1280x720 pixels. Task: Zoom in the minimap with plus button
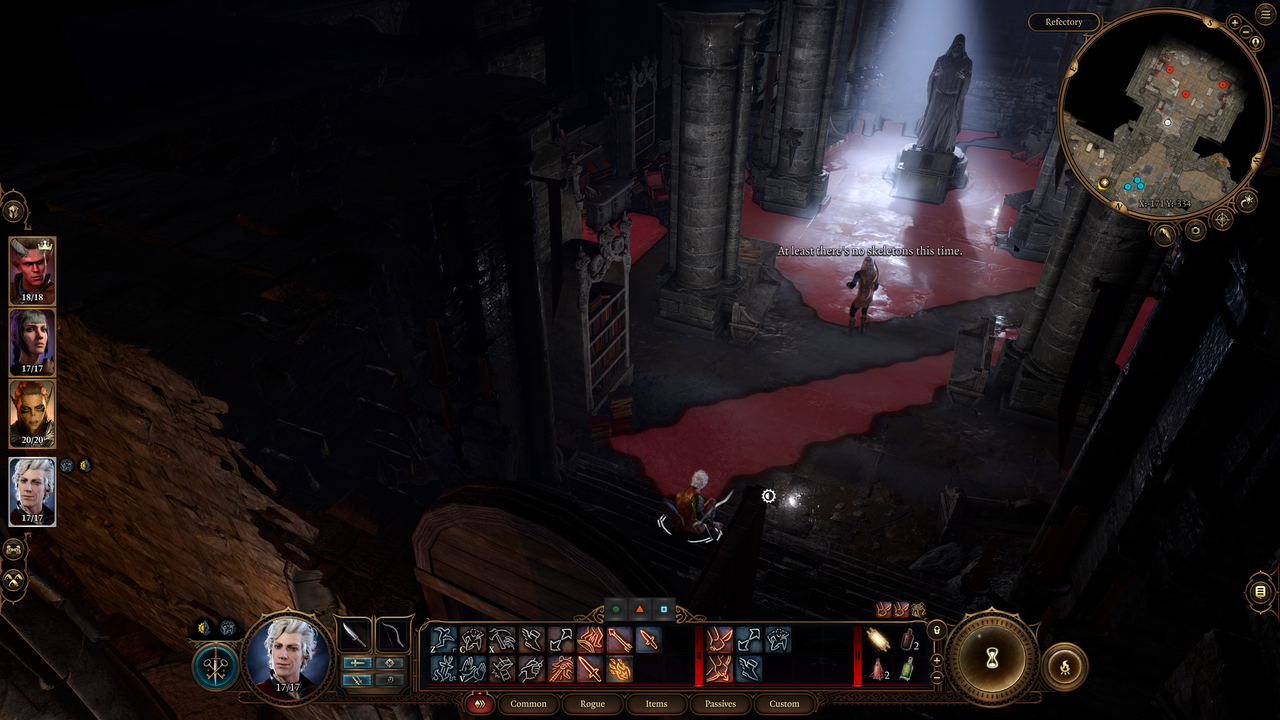coord(1234,22)
